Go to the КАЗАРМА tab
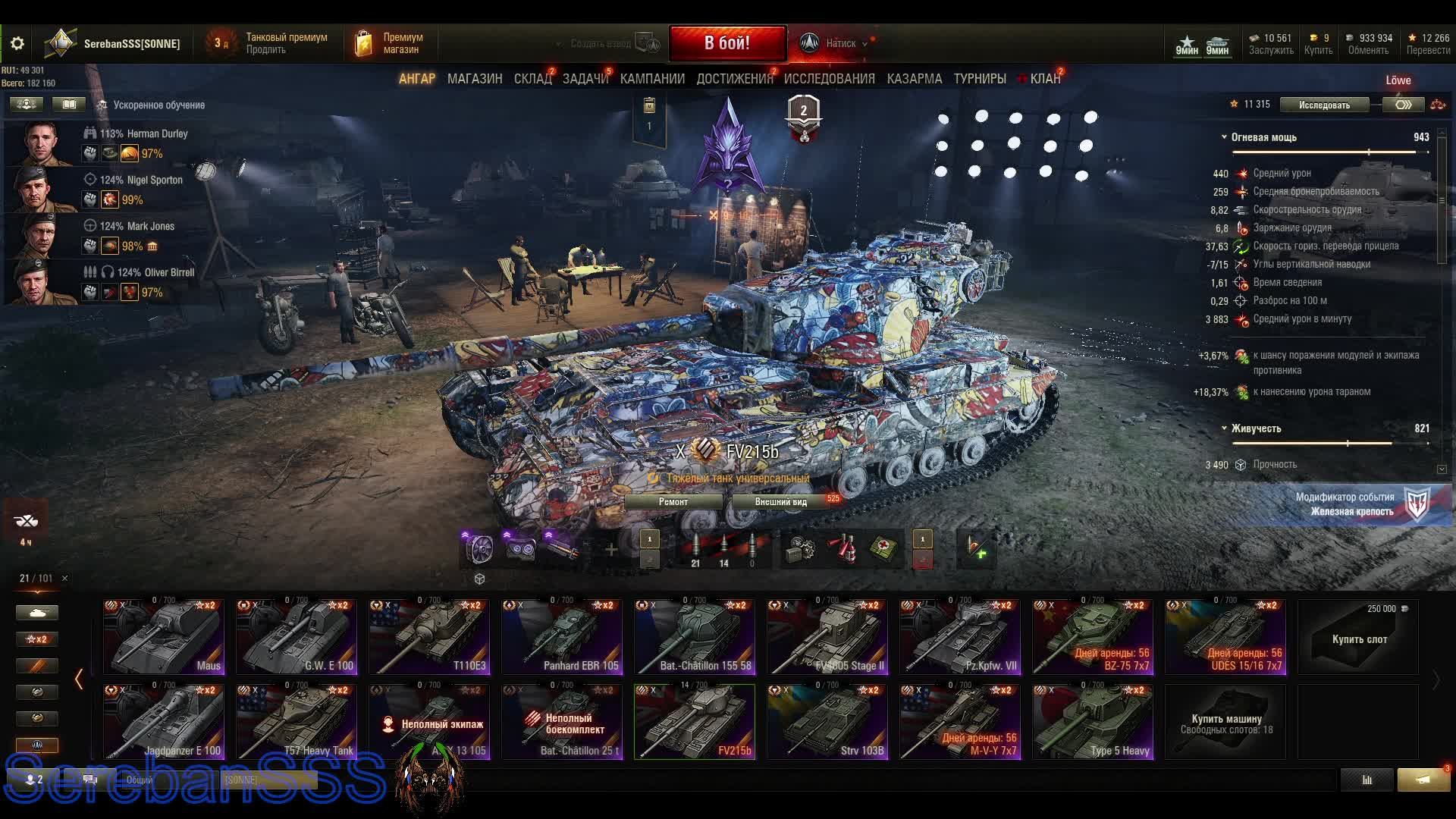Viewport: 1456px width, 819px height. pos(915,79)
